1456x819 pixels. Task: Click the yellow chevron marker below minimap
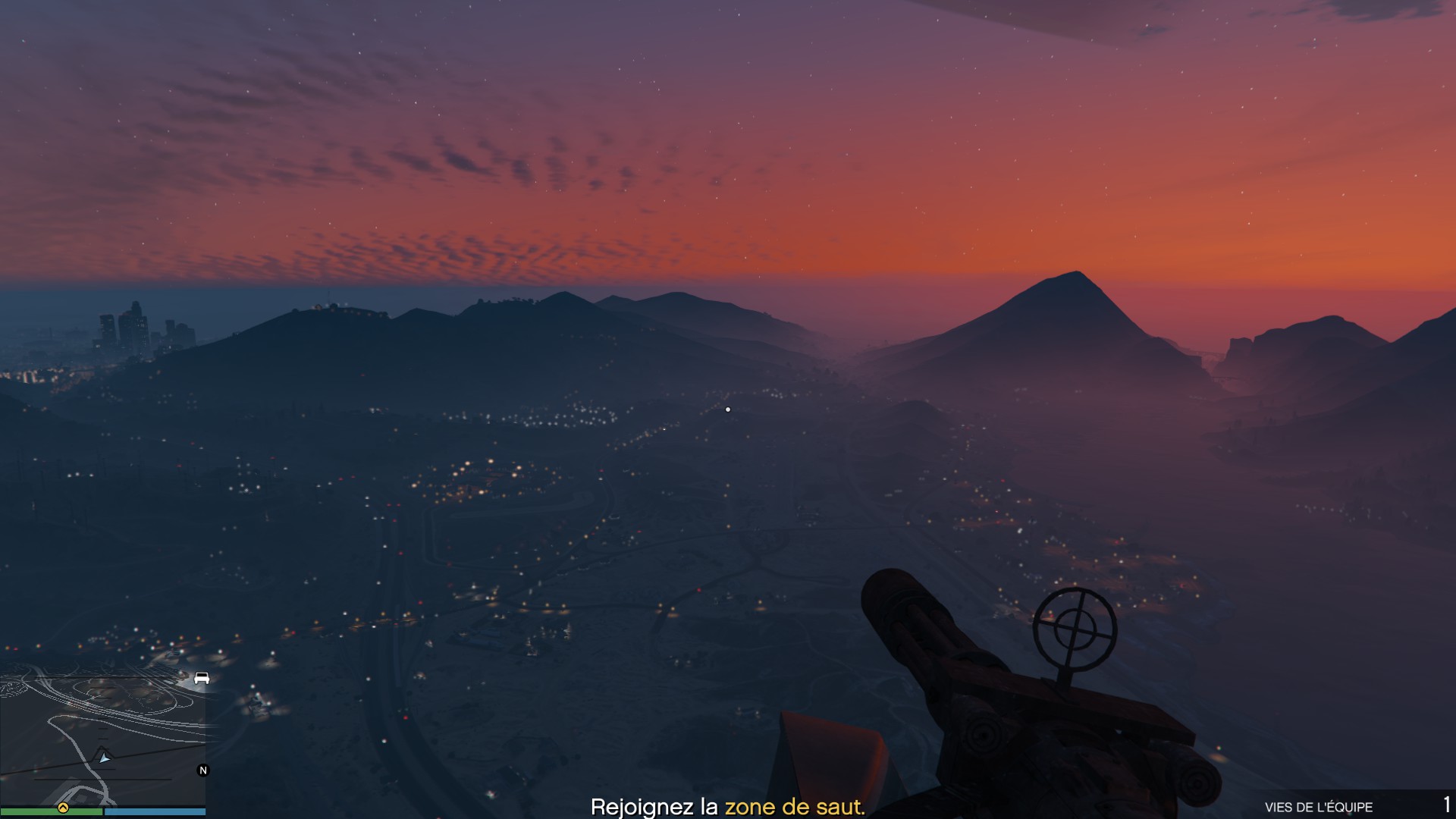[x=63, y=808]
